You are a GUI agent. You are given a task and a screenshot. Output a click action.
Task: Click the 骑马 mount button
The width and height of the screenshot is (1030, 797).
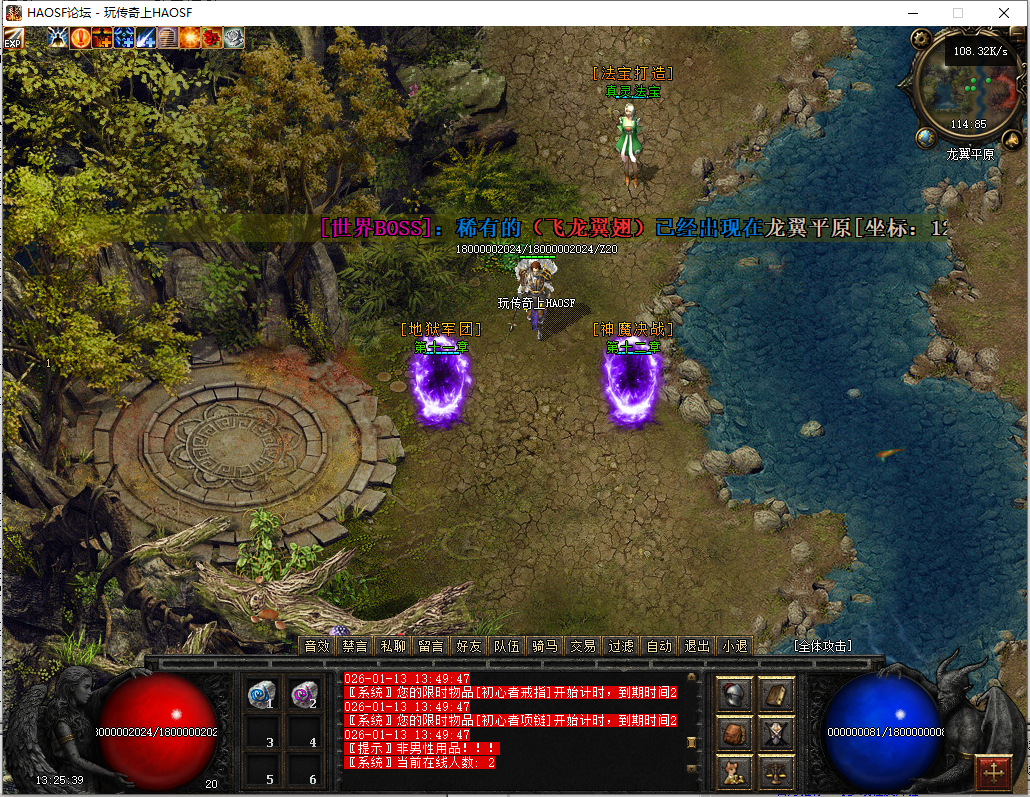coord(544,646)
